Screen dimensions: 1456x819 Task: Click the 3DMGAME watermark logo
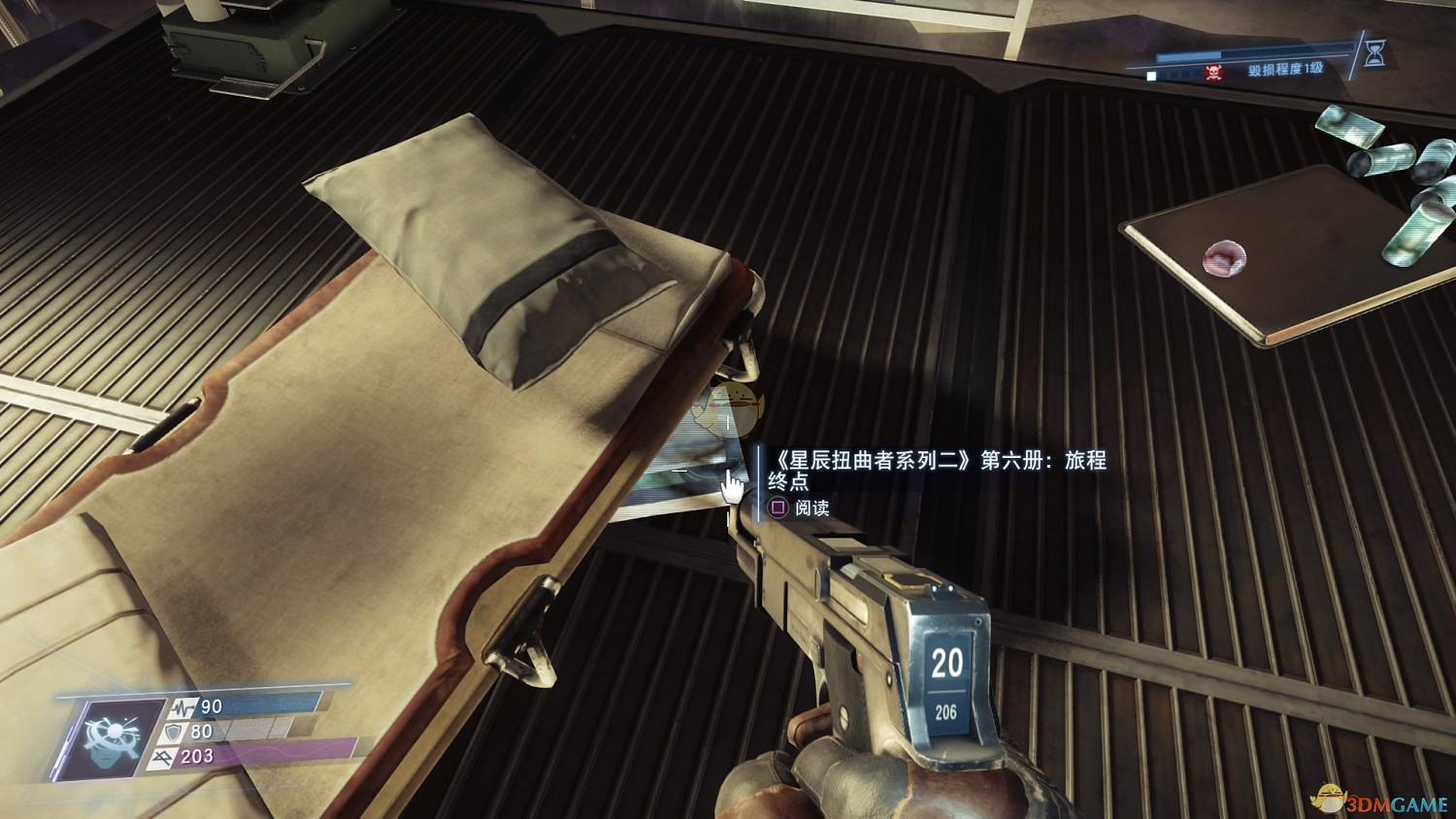click(x=1381, y=803)
